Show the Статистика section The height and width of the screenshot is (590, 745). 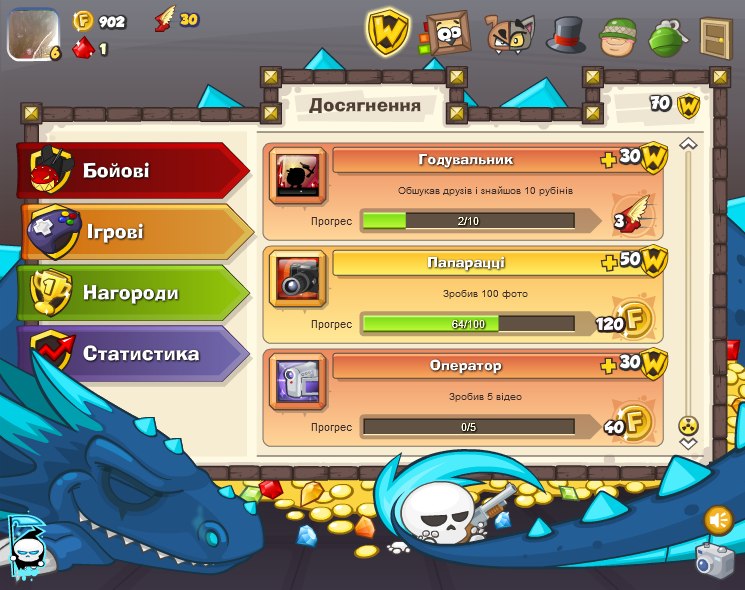(130, 354)
